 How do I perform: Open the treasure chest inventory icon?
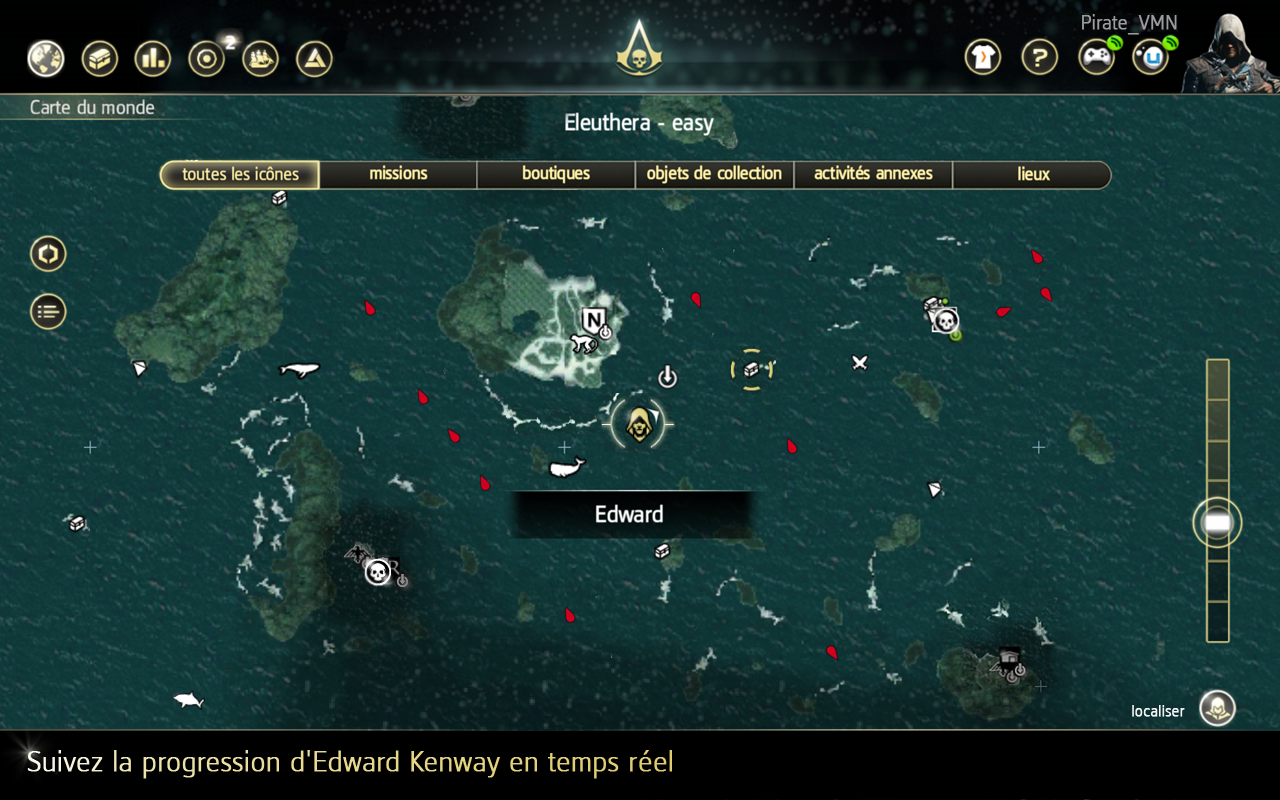(100, 58)
